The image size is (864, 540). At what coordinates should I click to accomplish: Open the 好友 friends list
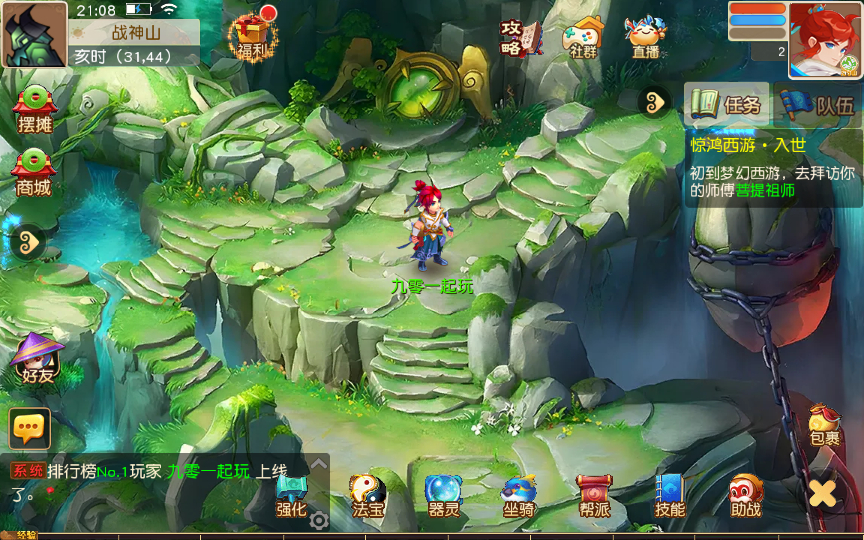click(x=35, y=358)
